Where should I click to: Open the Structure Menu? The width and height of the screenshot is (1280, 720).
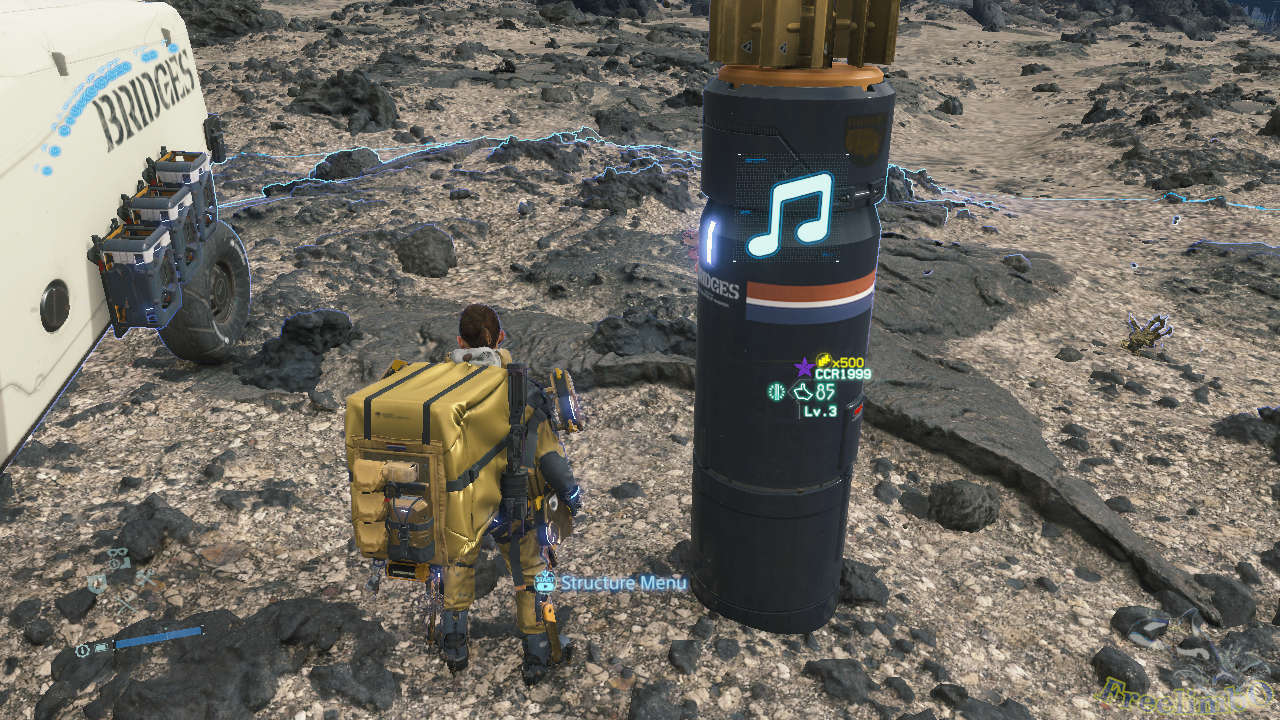click(622, 580)
